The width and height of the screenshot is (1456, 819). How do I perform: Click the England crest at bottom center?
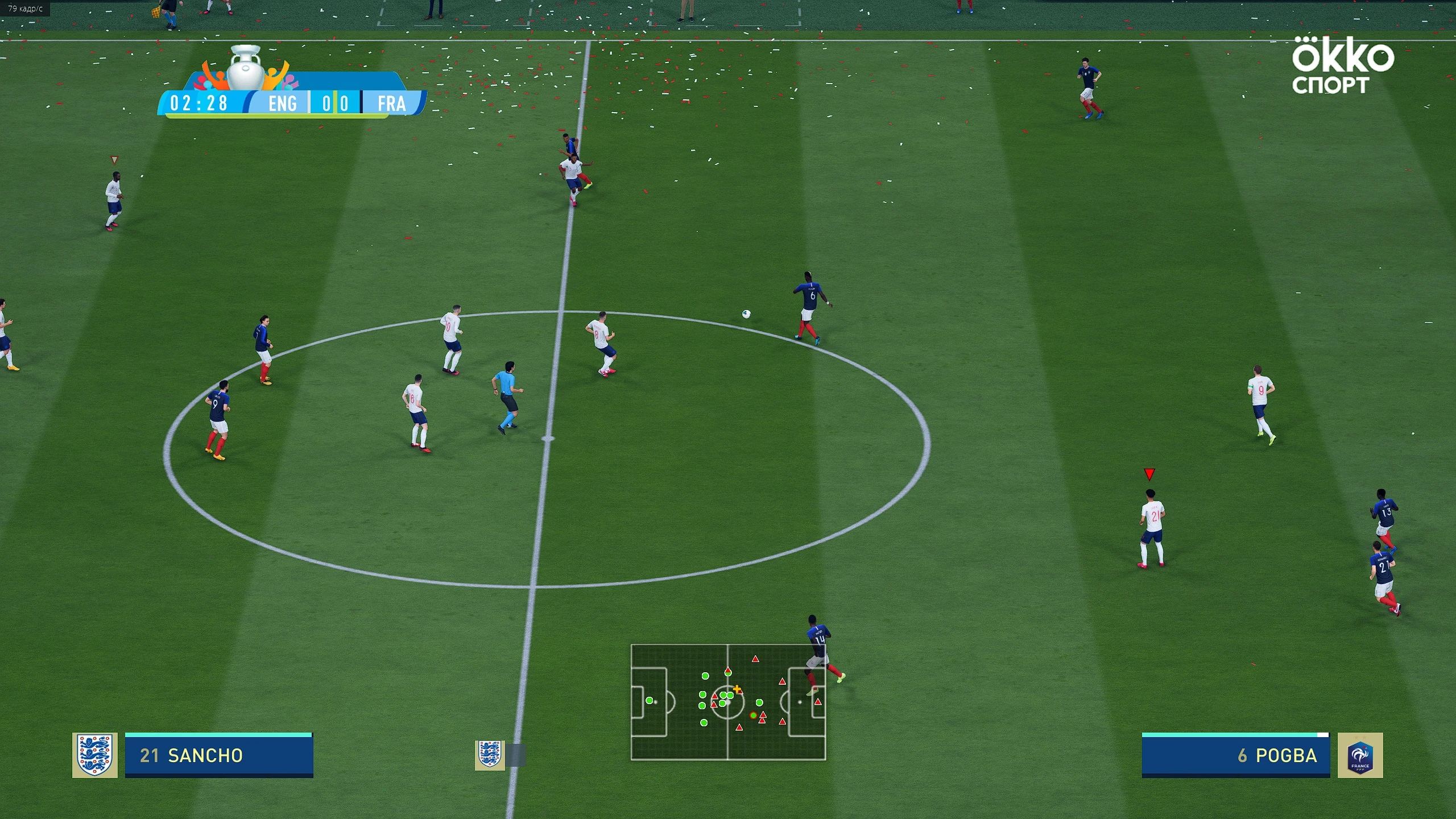pyautogui.click(x=491, y=755)
